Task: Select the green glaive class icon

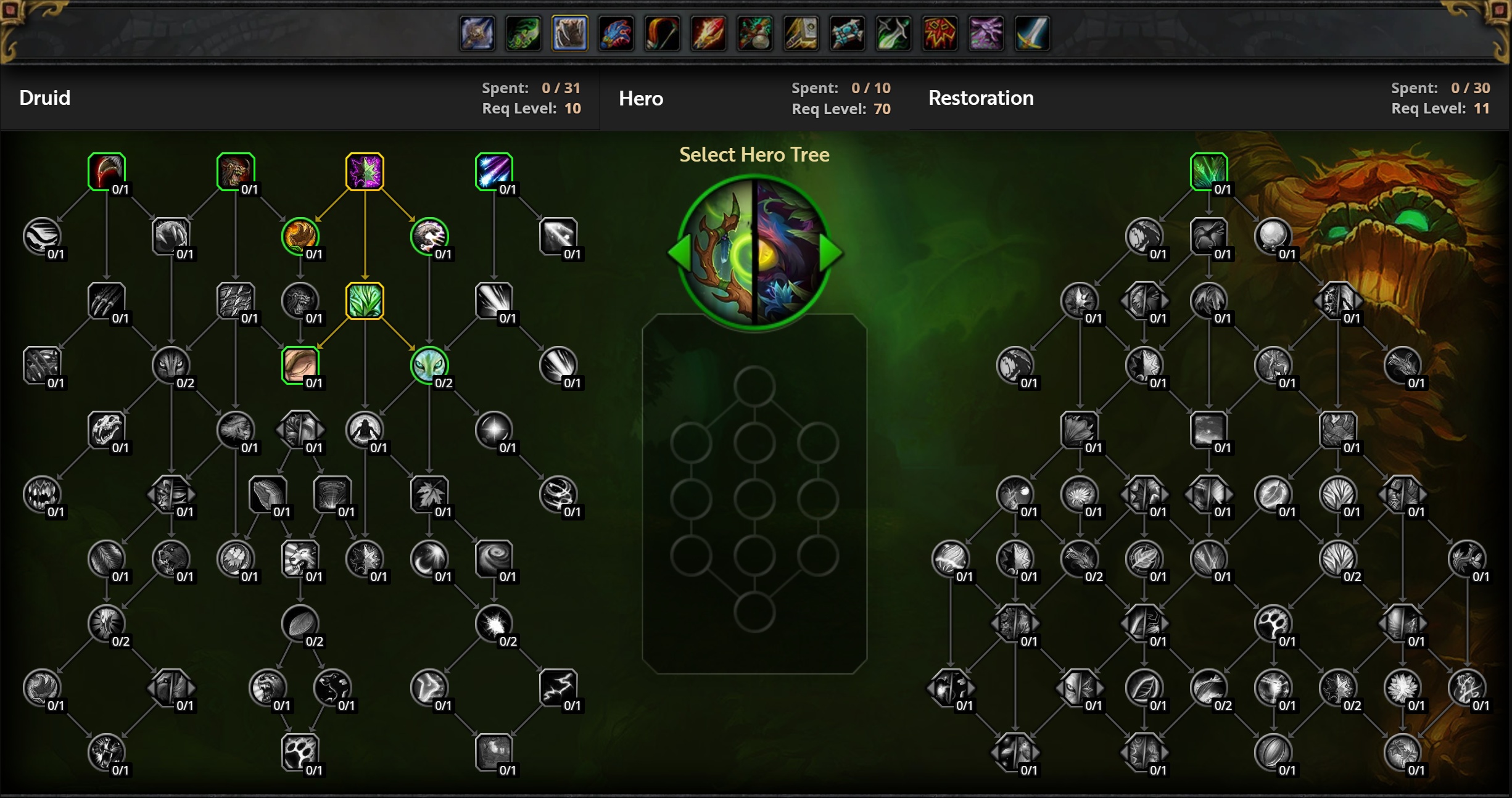Action: (893, 33)
